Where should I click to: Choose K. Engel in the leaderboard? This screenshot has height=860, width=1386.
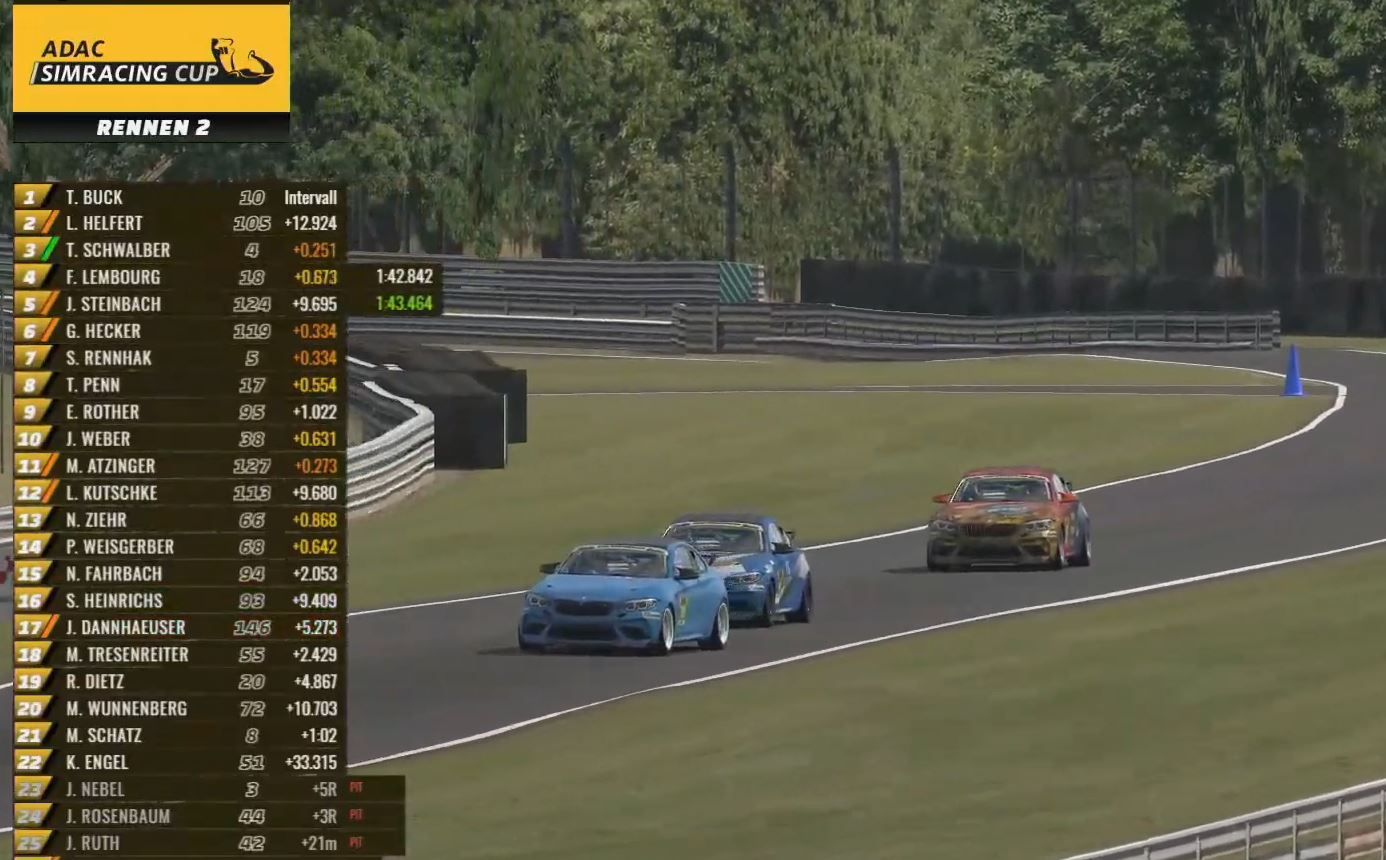180,763
